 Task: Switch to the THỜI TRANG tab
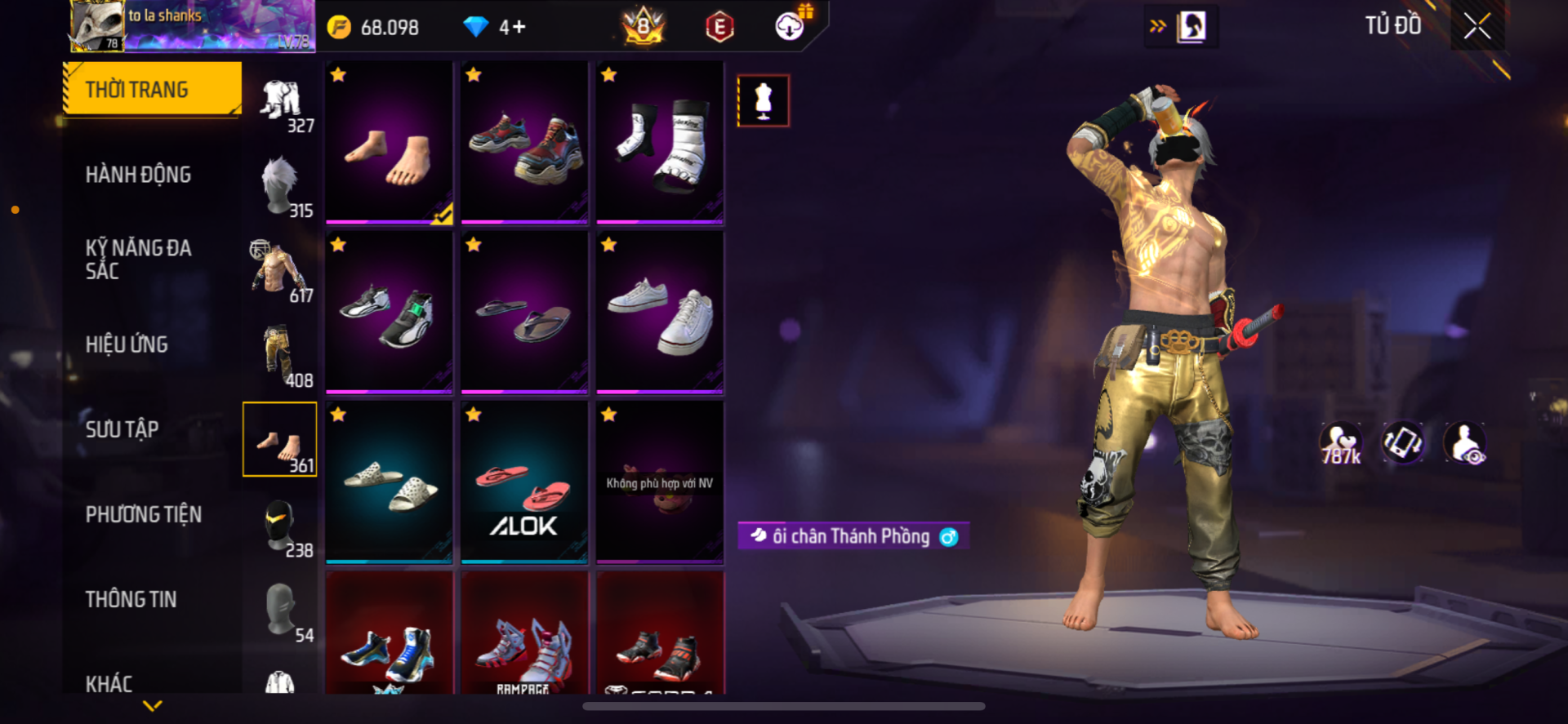click(x=153, y=89)
